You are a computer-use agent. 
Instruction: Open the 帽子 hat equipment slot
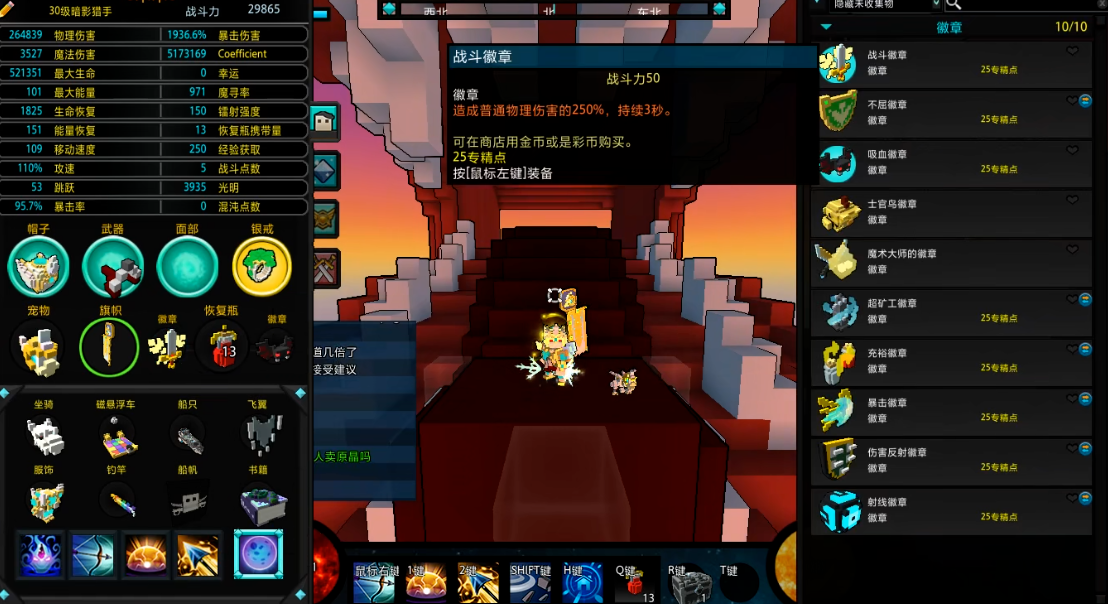(x=39, y=267)
